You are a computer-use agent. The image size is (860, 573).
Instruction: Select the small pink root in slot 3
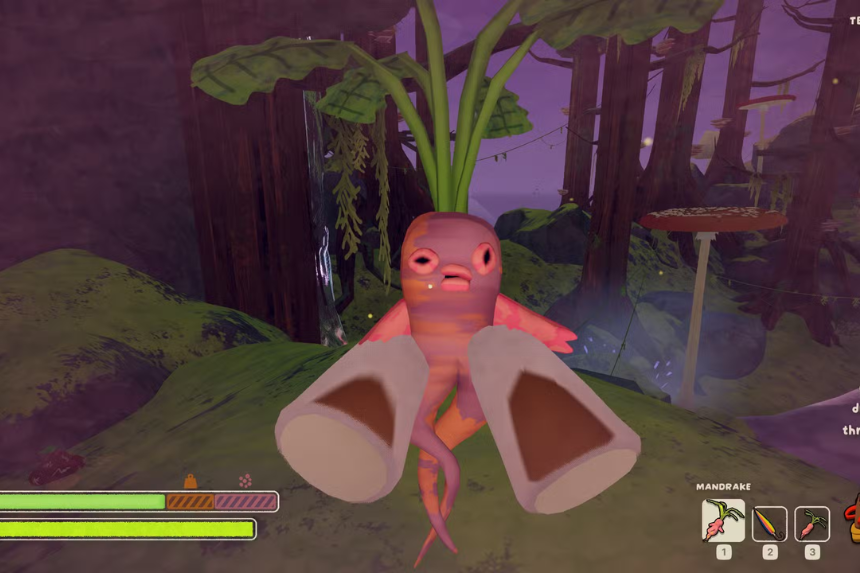[812, 524]
